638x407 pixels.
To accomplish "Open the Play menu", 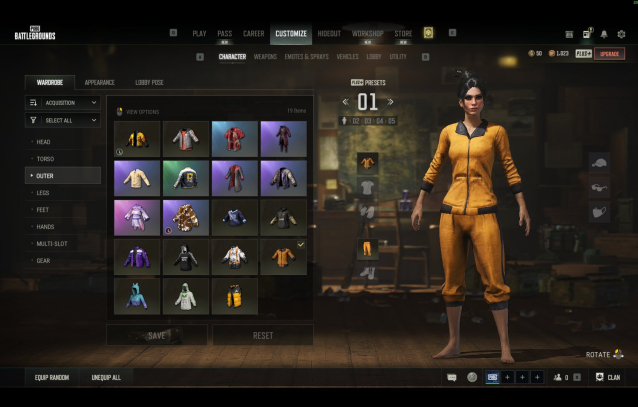I will [199, 33].
